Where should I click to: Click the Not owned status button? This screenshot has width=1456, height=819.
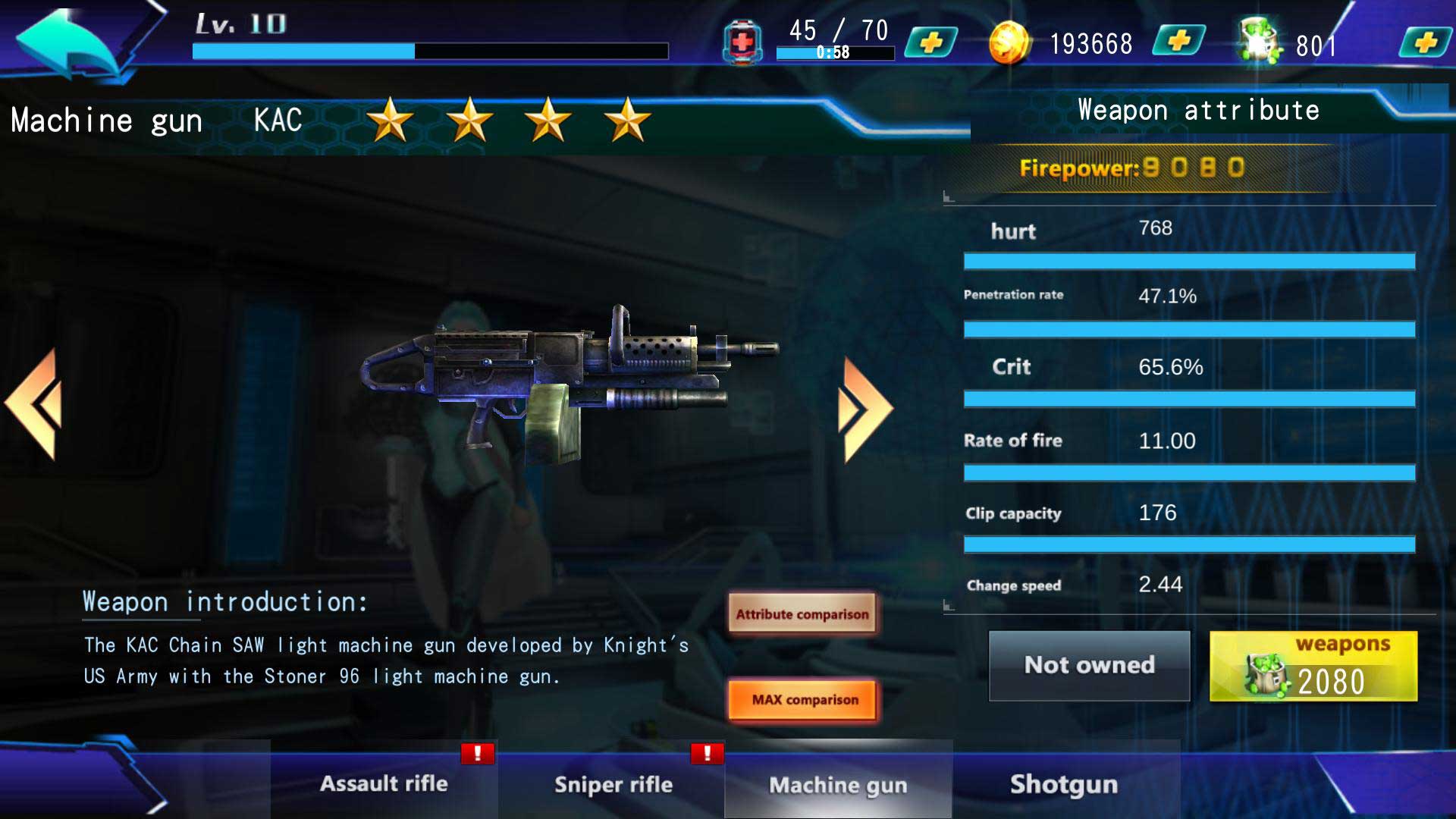[x=1089, y=666]
